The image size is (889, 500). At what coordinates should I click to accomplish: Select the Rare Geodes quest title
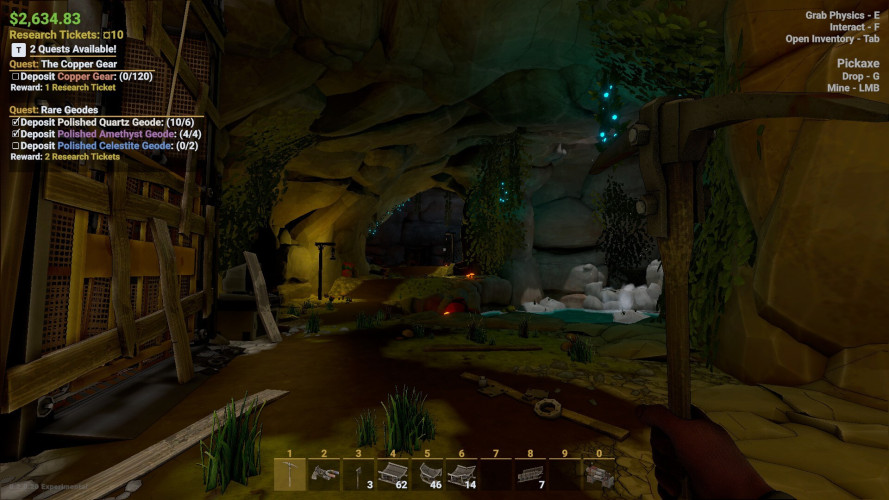coord(64,110)
